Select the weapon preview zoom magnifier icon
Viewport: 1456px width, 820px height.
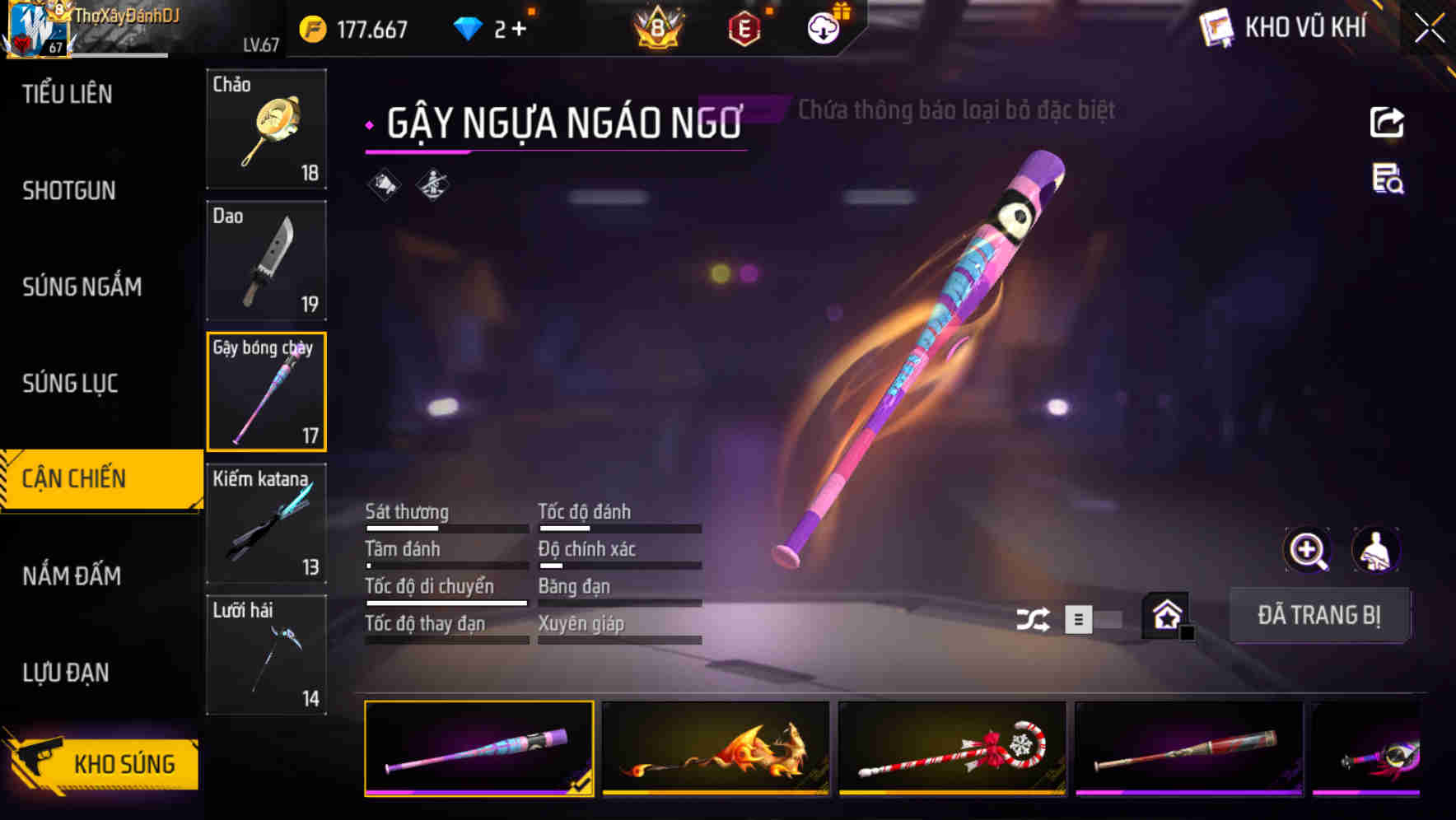(x=1308, y=550)
